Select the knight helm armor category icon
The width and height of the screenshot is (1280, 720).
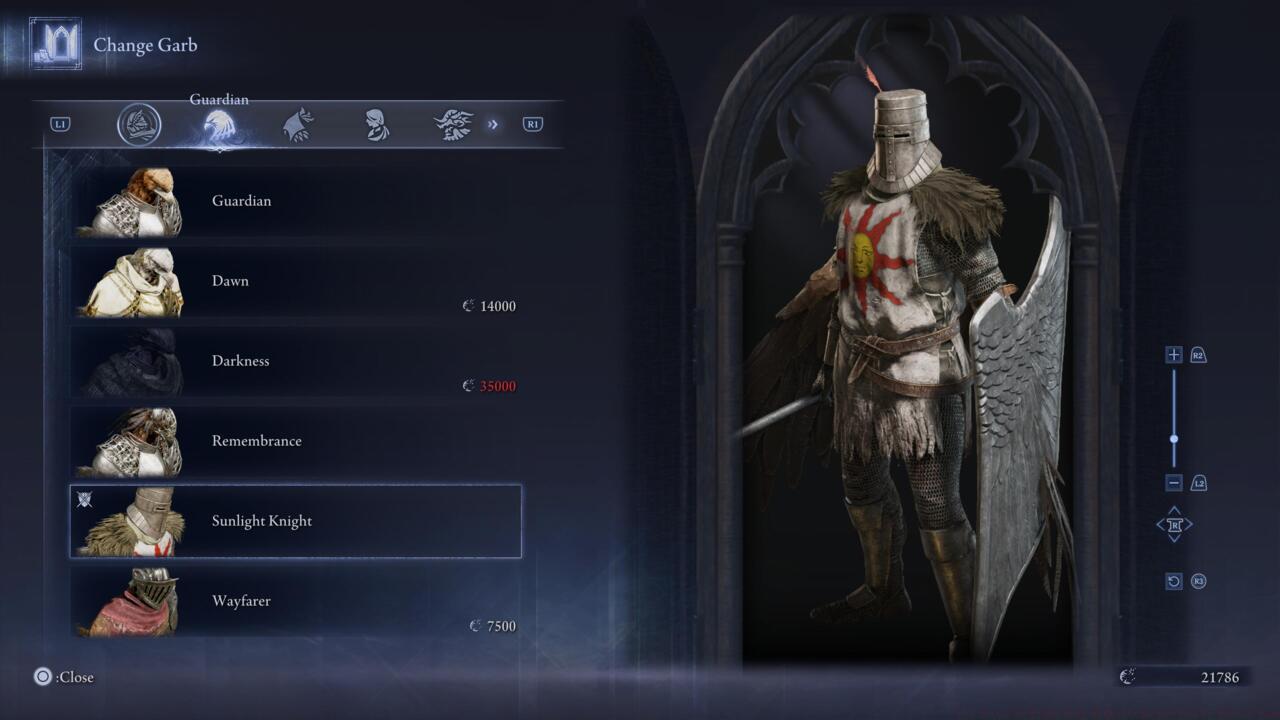(x=140, y=123)
